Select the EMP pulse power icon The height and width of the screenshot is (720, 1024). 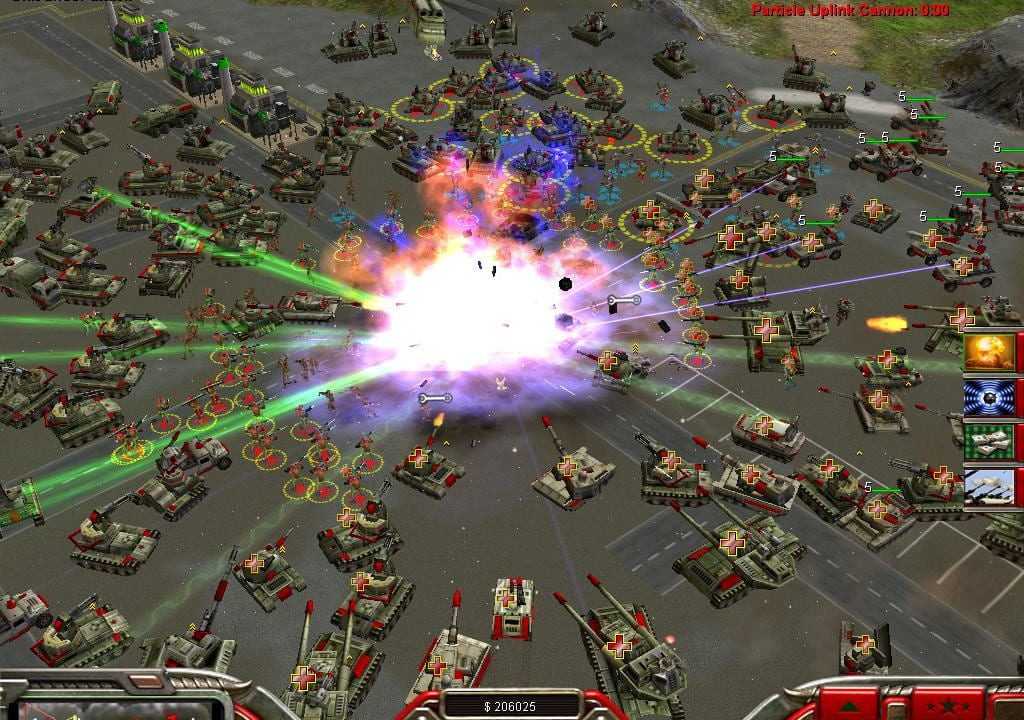coord(989,397)
